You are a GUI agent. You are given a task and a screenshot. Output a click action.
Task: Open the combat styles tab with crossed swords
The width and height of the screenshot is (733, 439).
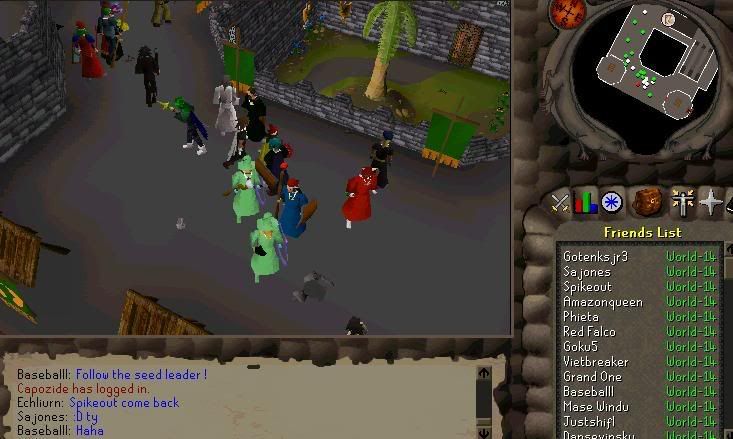point(560,204)
